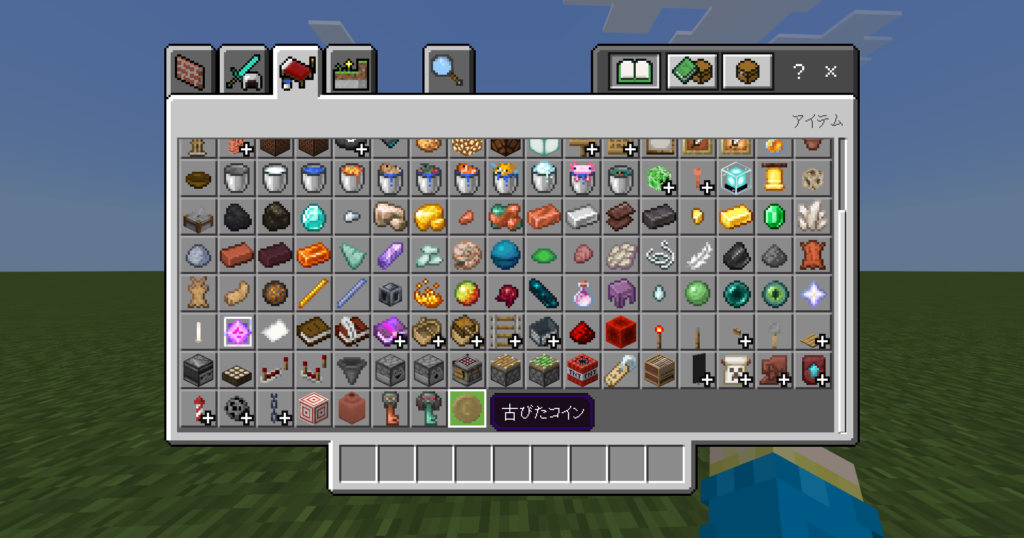Image resolution: width=1024 pixels, height=538 pixels.
Task: Close the inventory window
Action: coord(830,72)
